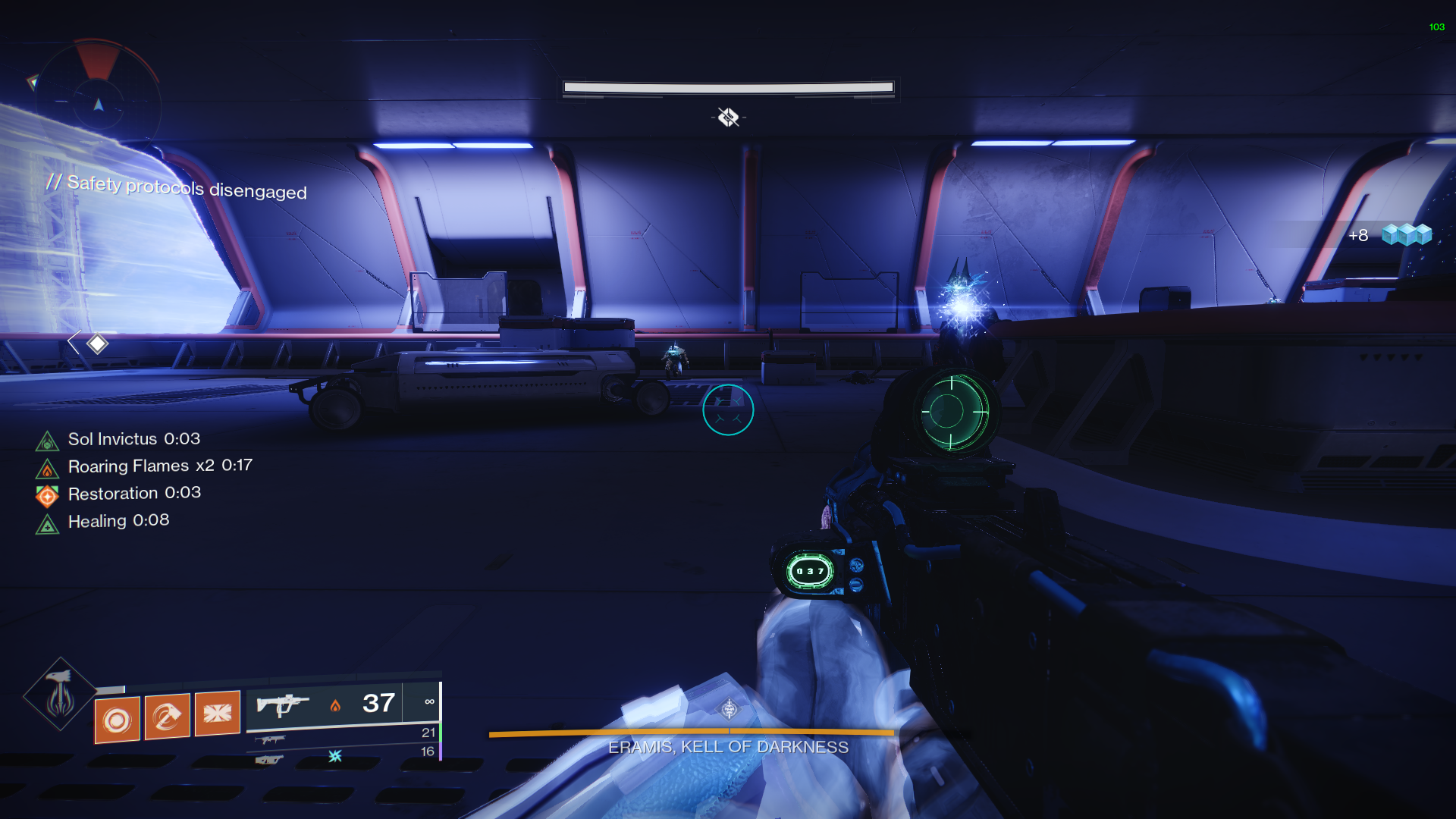The width and height of the screenshot is (1456, 819).
Task: Activate the hammer Super ability icon
Action: coord(59,694)
